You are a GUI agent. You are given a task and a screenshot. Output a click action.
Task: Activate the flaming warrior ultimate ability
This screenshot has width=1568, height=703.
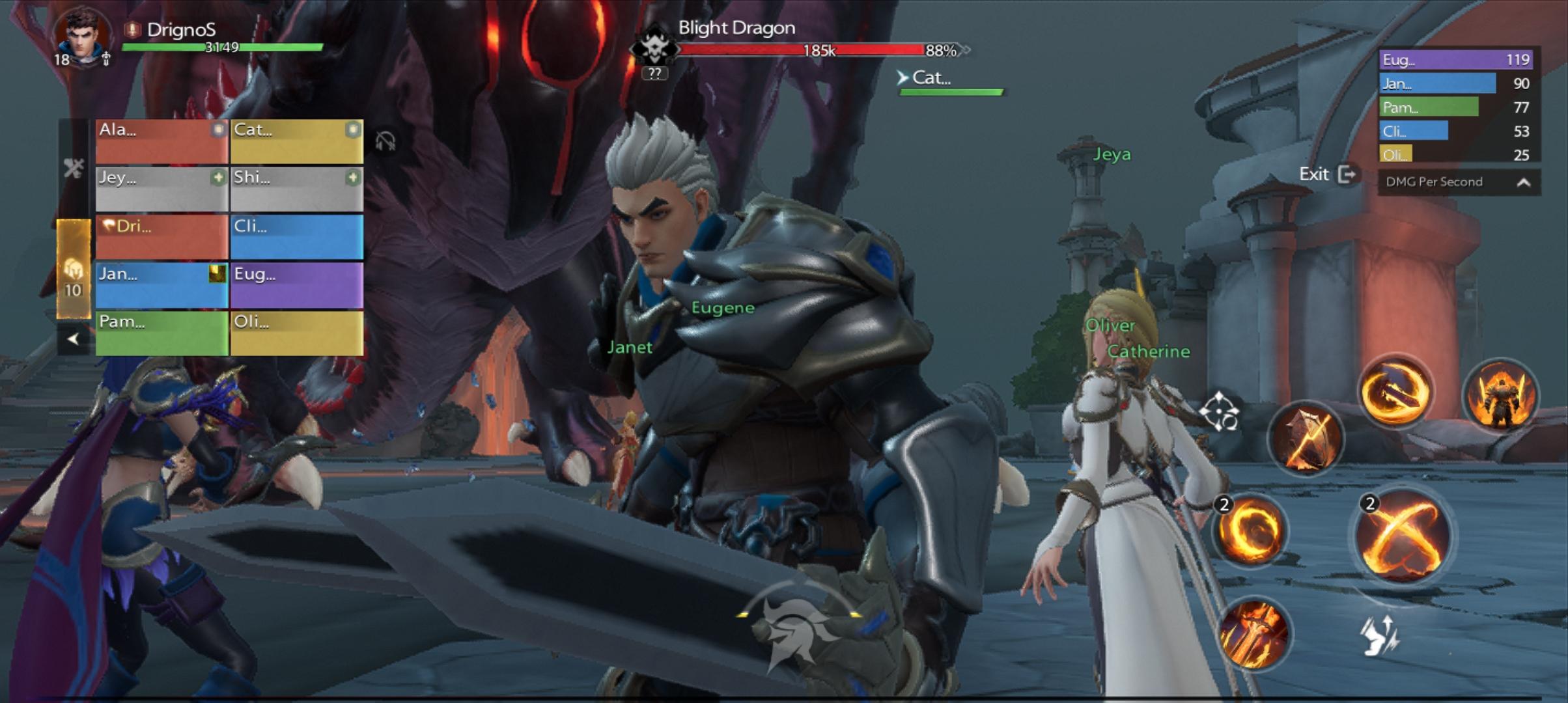(x=1500, y=395)
